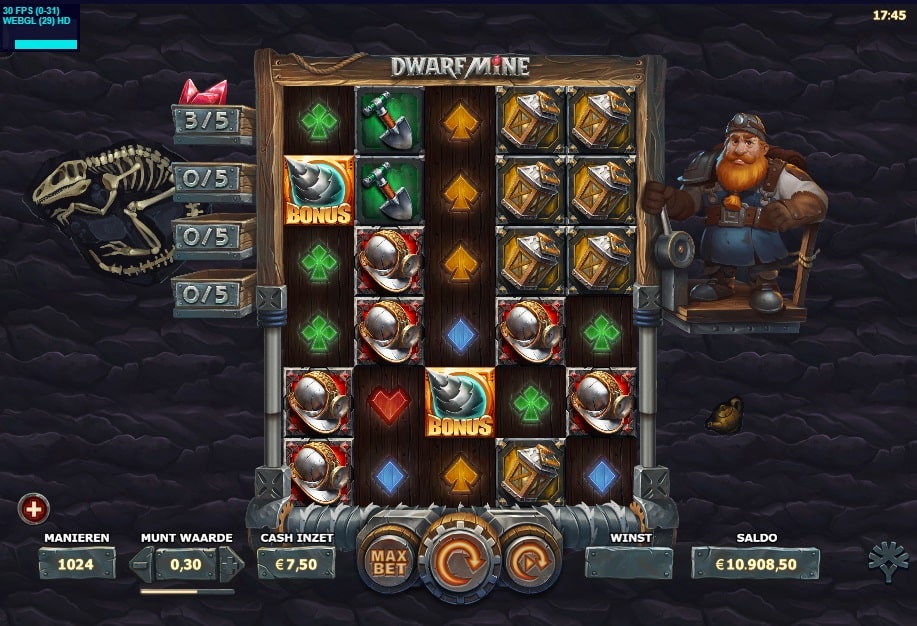Adjust the coin value slider bar
Screen dimensions: 917x626
point(187,591)
